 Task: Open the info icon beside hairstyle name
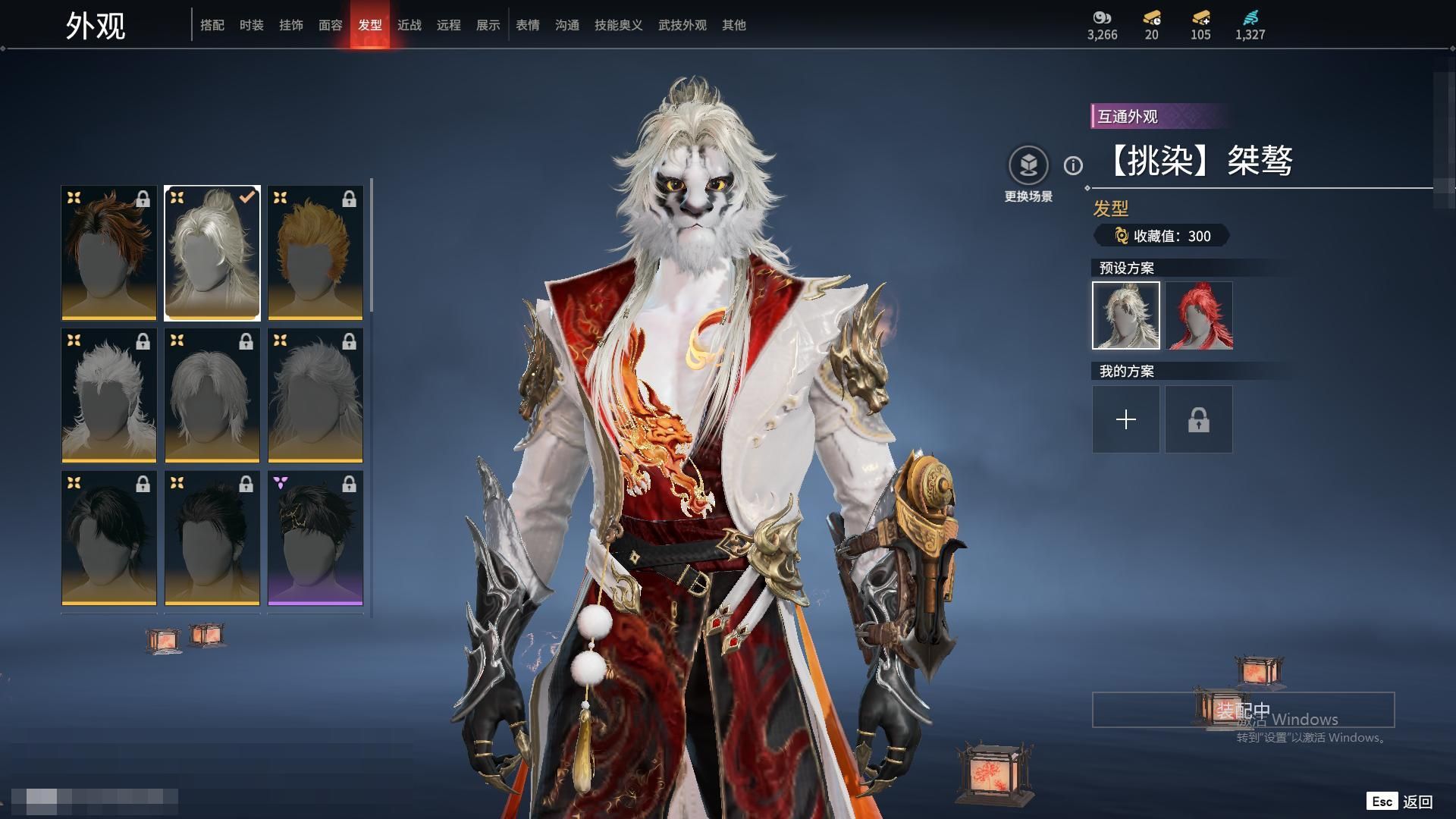[x=1073, y=165]
